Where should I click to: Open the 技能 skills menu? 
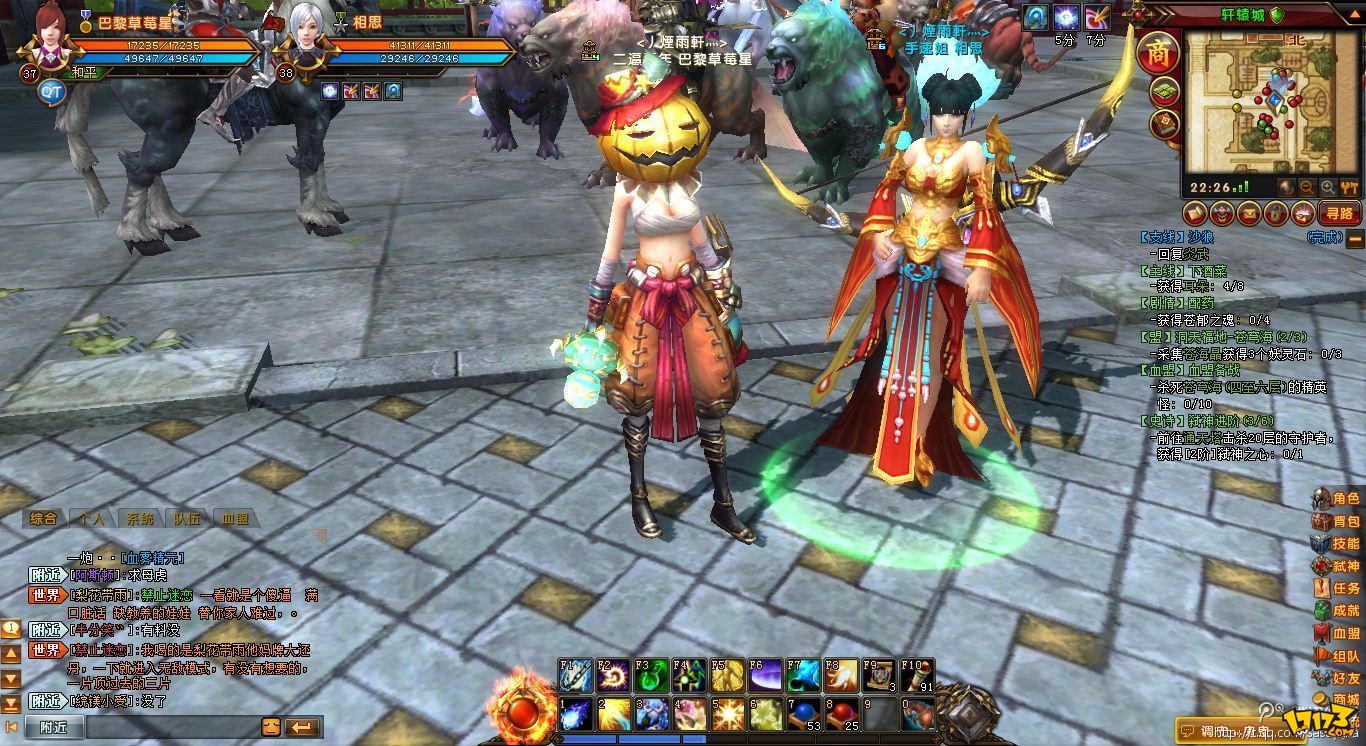tap(1336, 543)
